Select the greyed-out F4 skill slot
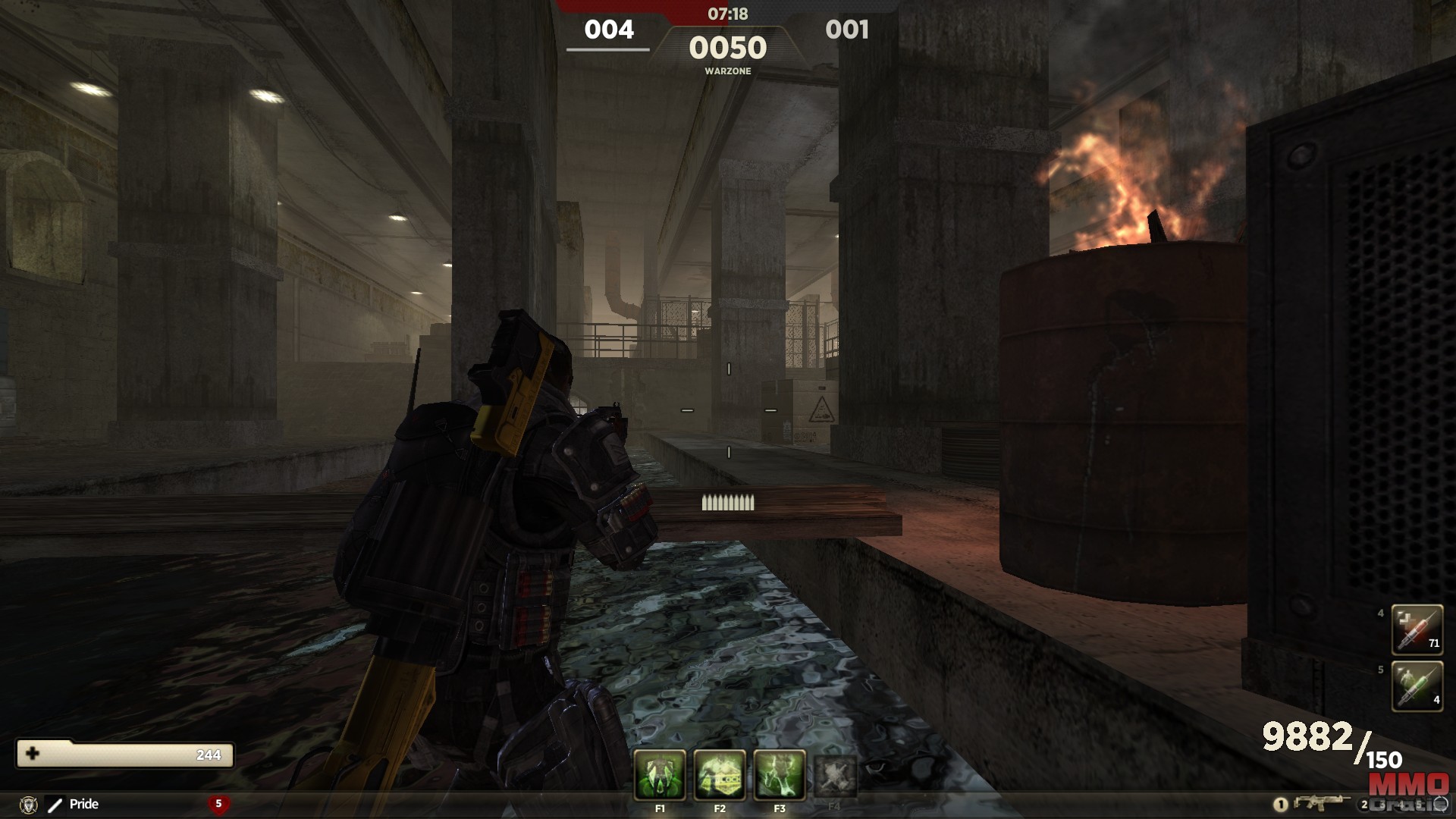 (x=835, y=775)
